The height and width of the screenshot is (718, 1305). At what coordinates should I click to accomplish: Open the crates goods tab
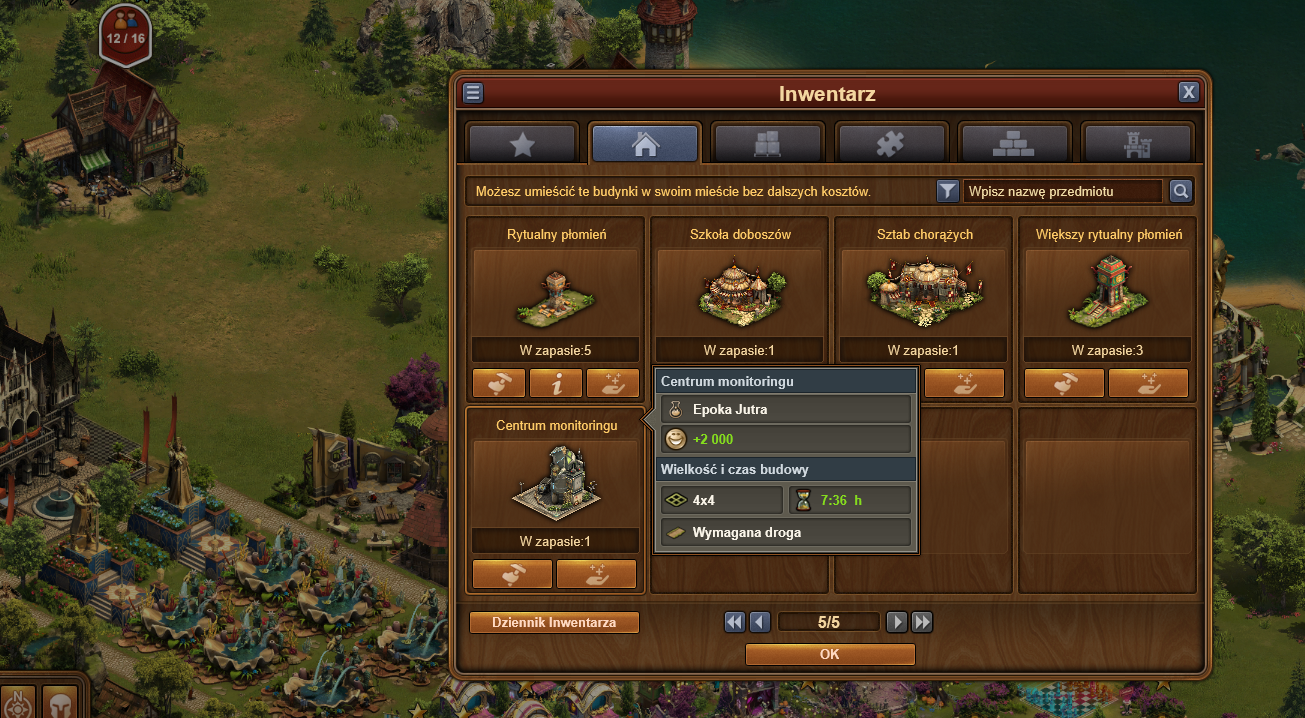[x=768, y=144]
